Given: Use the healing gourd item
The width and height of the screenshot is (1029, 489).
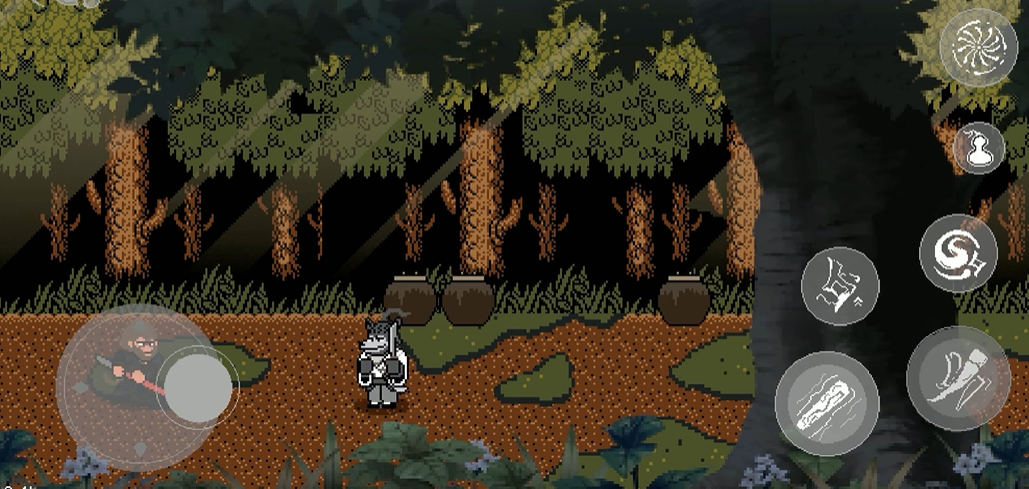Looking at the screenshot, I should pyautogui.click(x=977, y=148).
